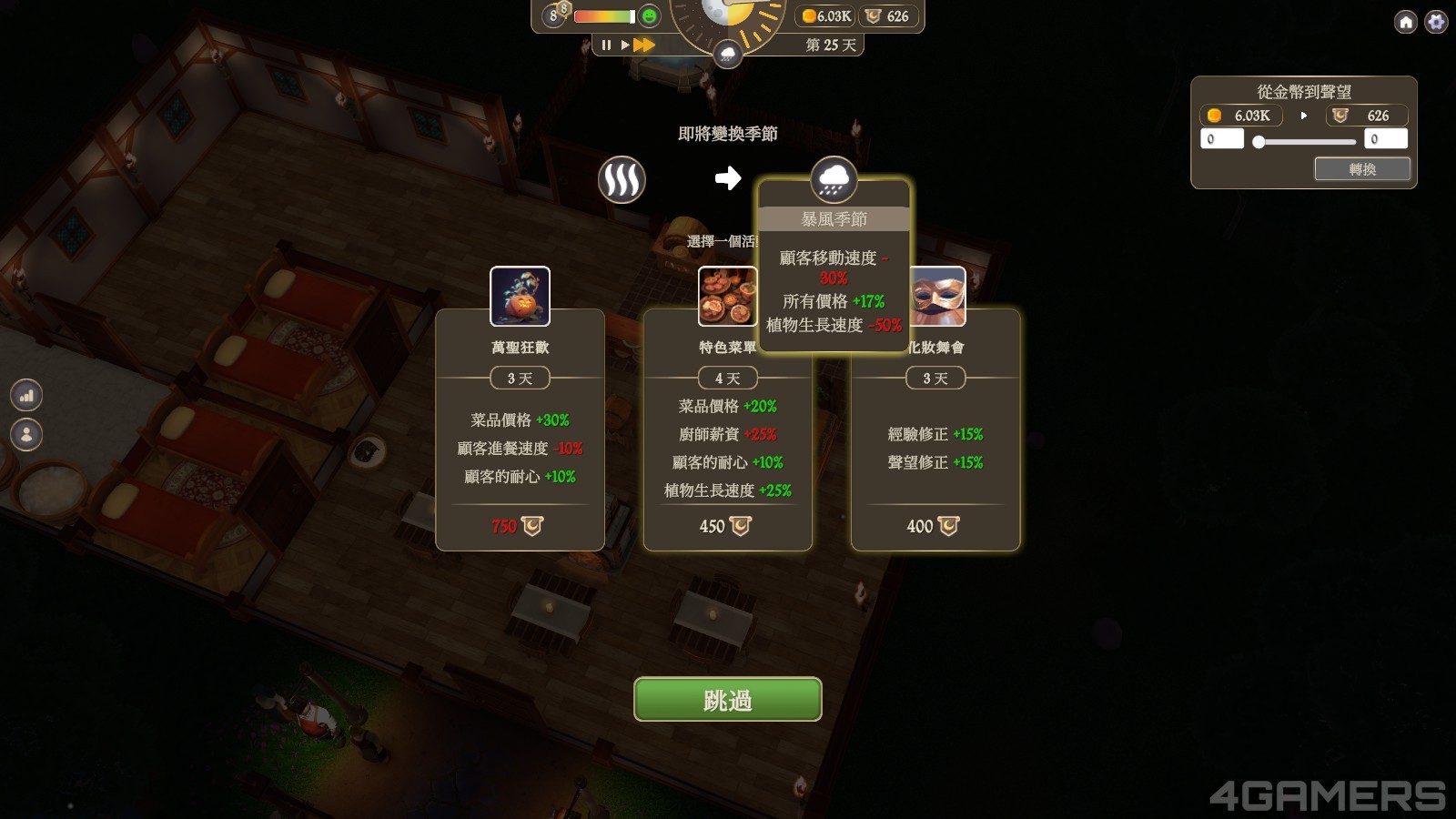Click the gold amount input field
The width and height of the screenshot is (1456, 819).
click(1221, 139)
